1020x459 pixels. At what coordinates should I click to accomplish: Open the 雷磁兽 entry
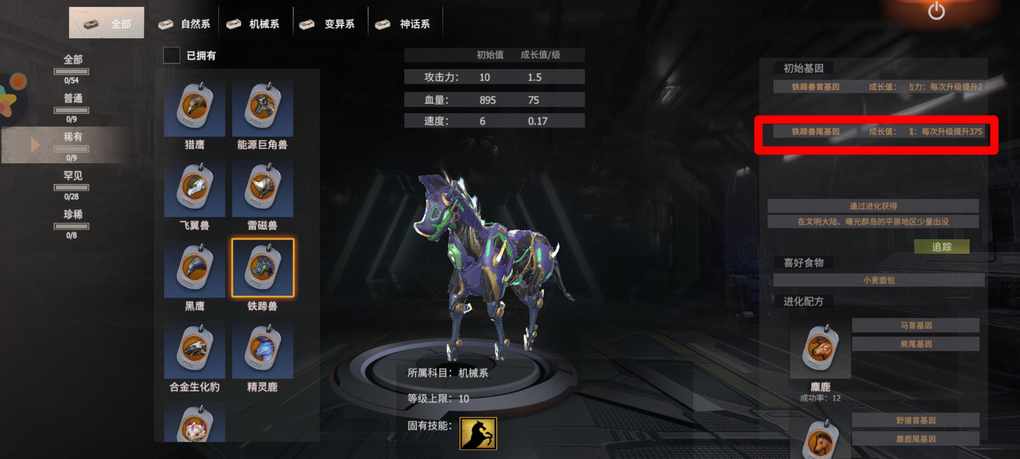(262, 189)
